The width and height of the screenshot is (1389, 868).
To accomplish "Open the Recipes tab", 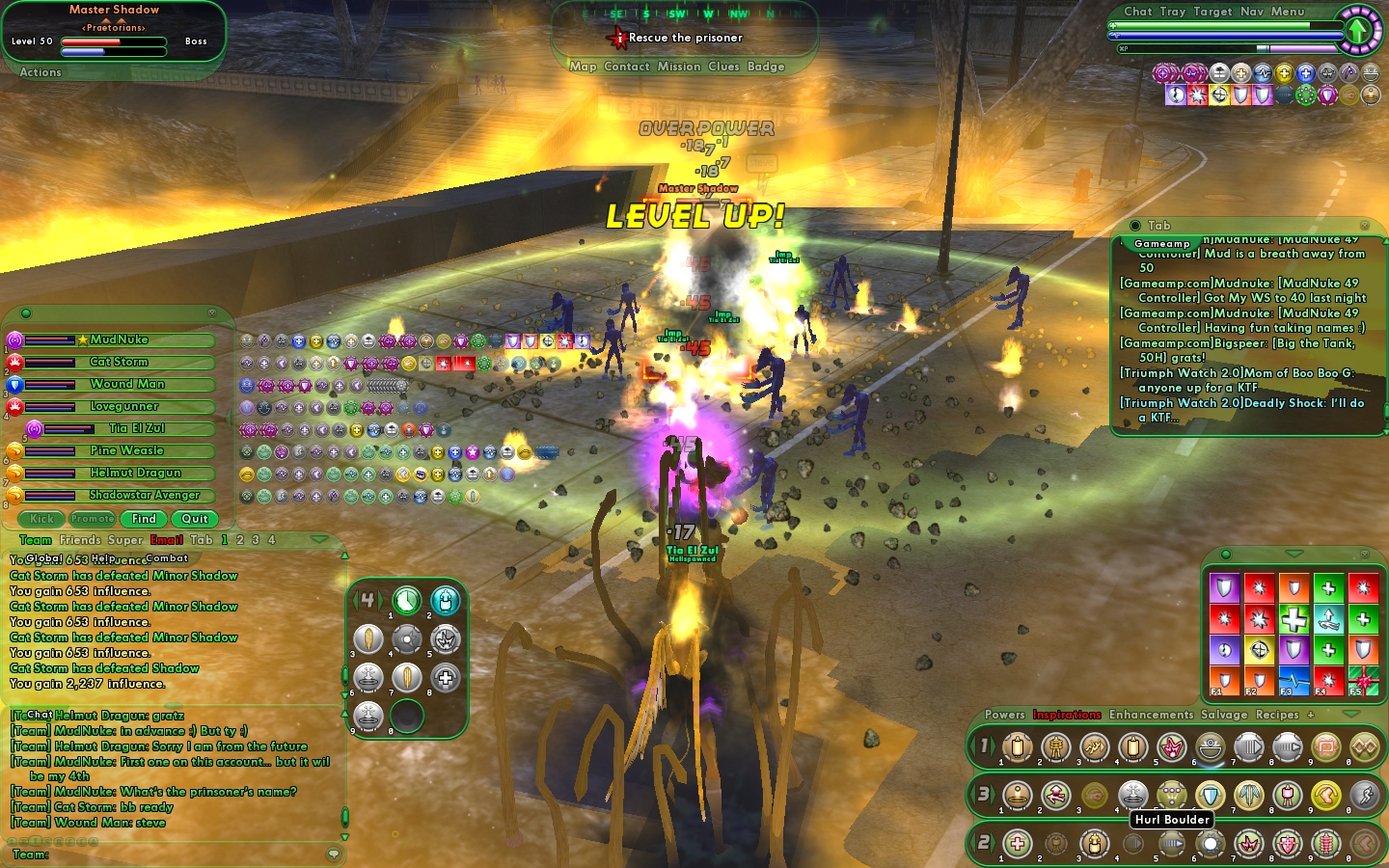I will [1277, 715].
